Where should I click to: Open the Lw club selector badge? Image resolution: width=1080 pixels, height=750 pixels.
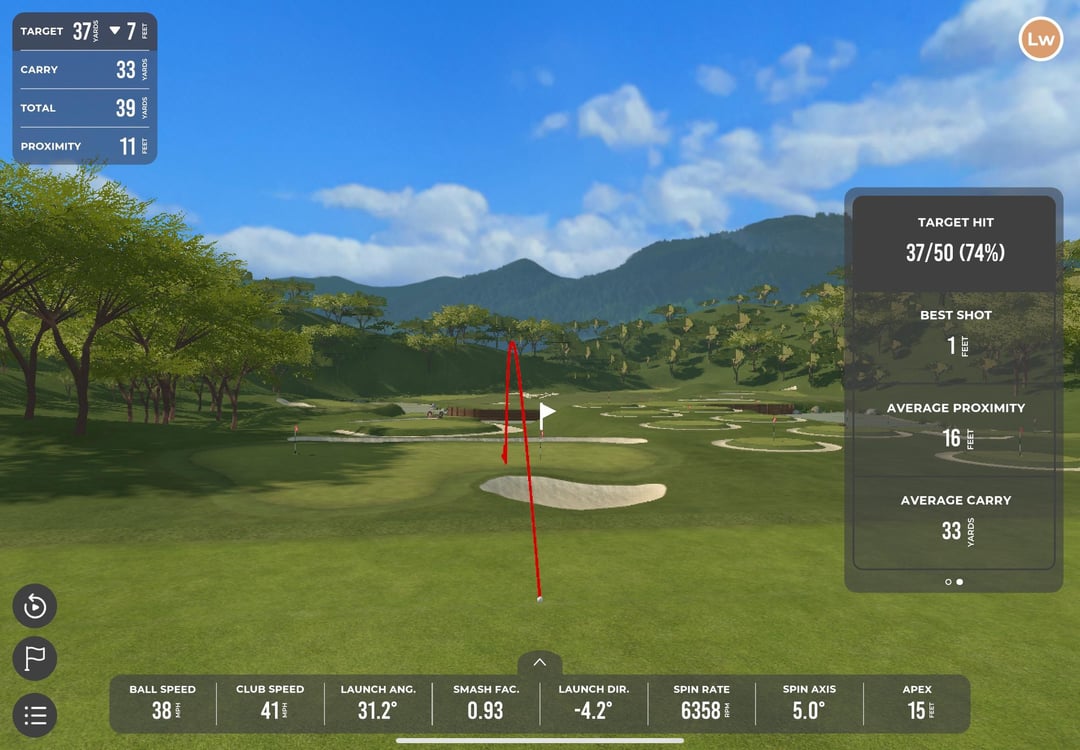click(1040, 40)
